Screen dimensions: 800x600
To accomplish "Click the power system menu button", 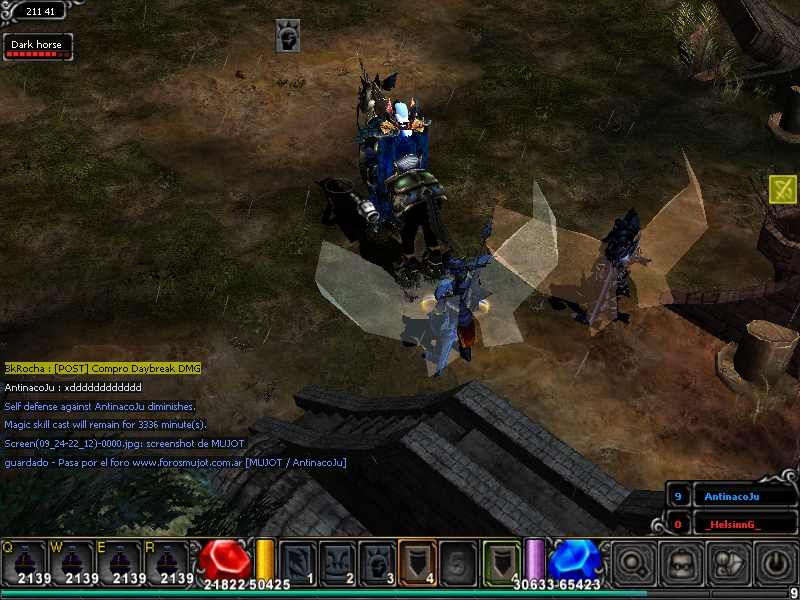I will 774,563.
